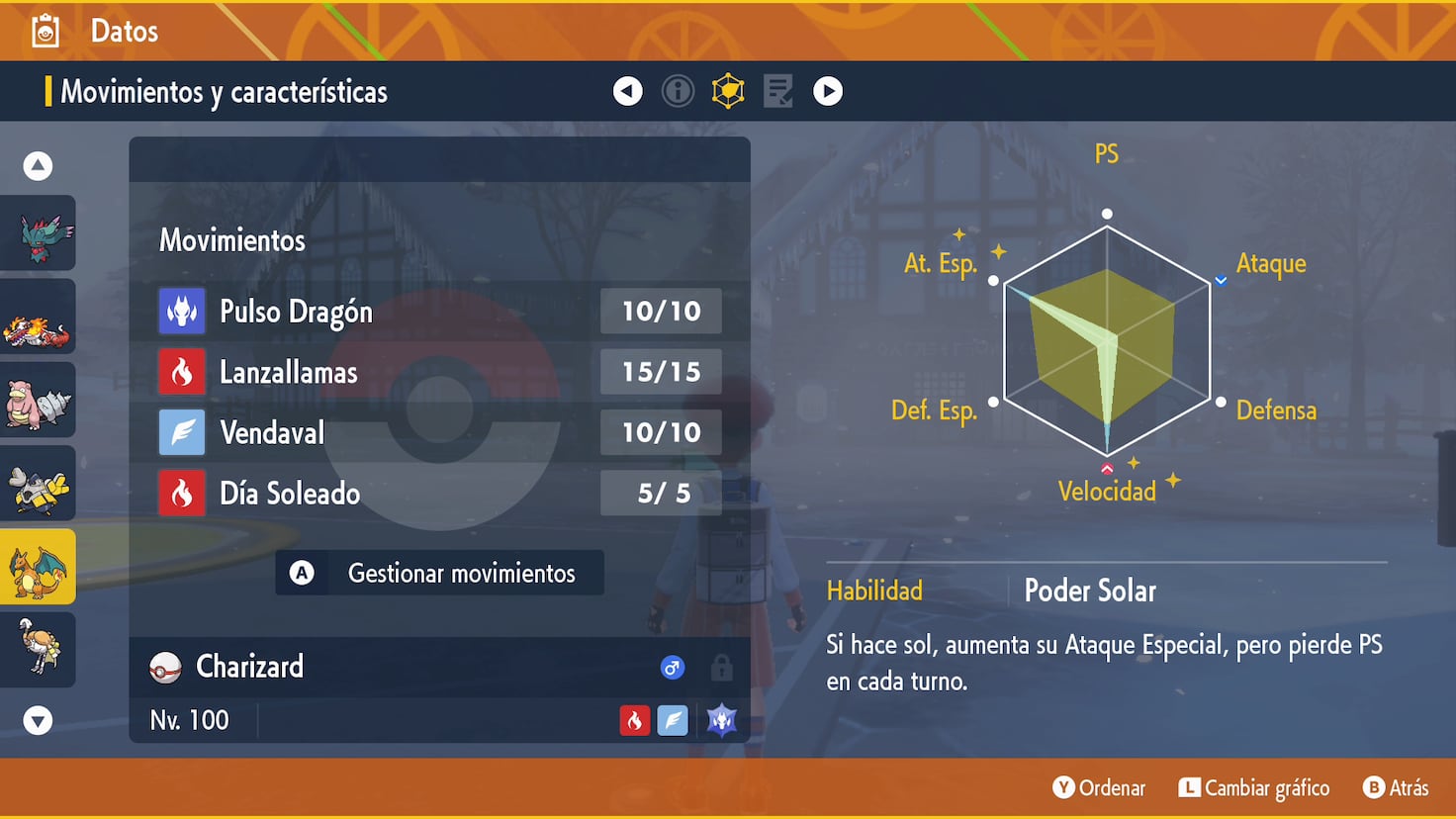Select the stats hexagon tab
1456x819 pixels.
click(x=728, y=90)
